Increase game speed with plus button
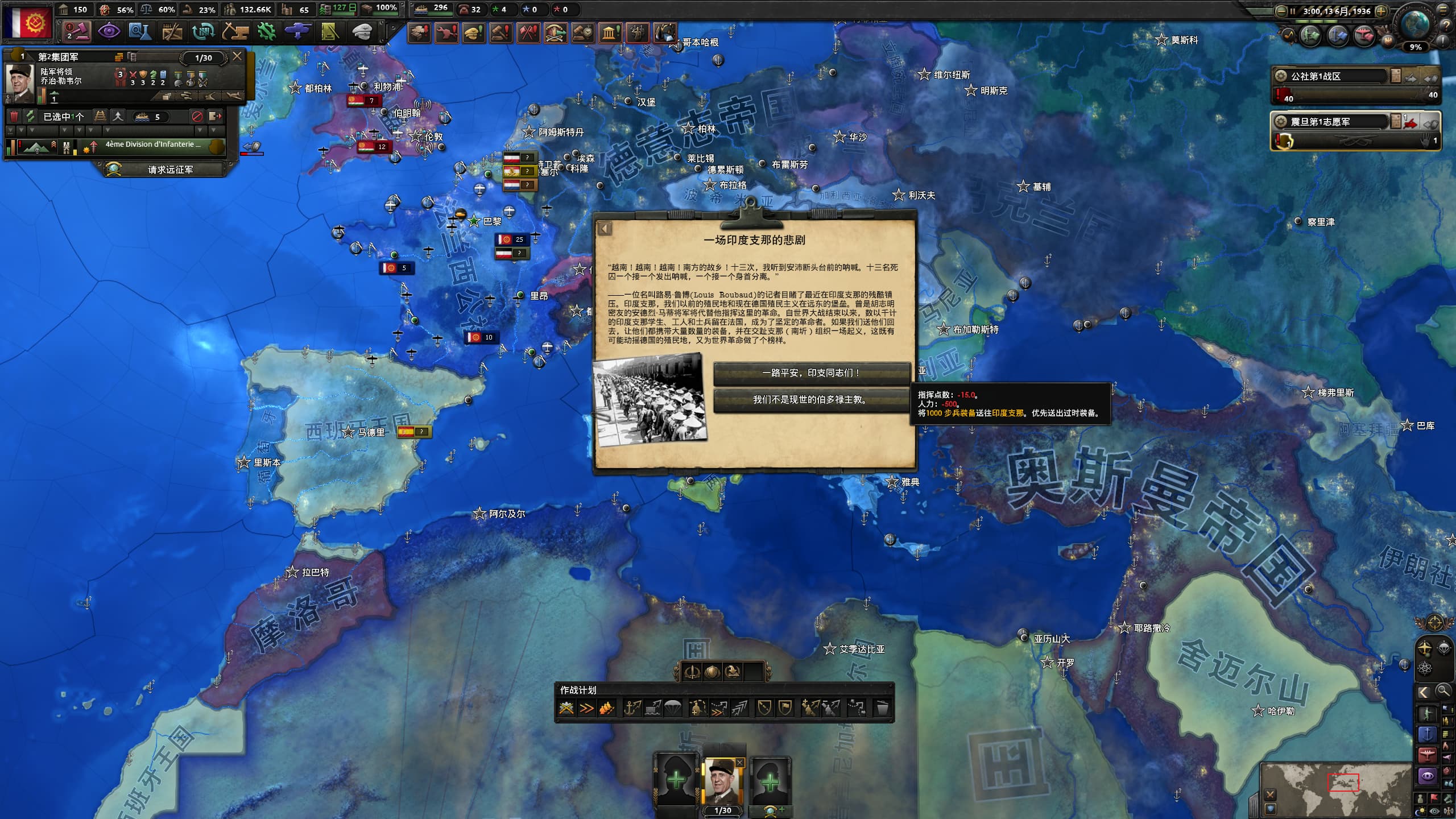This screenshot has width=1456, height=819. [x=1381, y=11]
